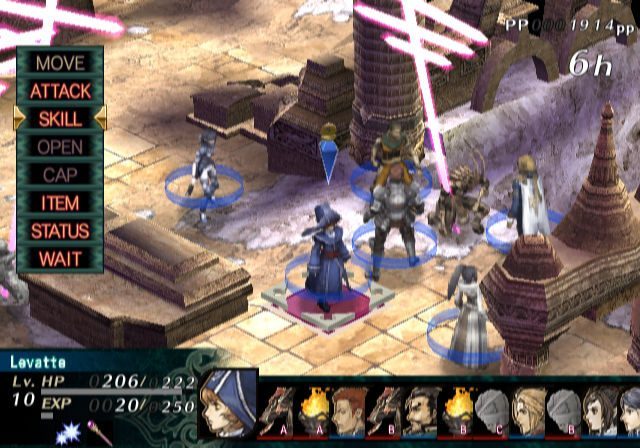Open the SKILL command
Image resolution: width=640 pixels, height=448 pixels.
click(x=60, y=118)
